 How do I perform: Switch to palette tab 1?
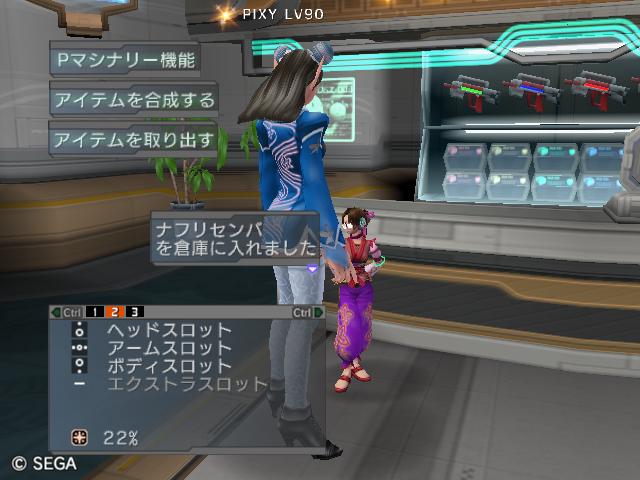pos(93,312)
